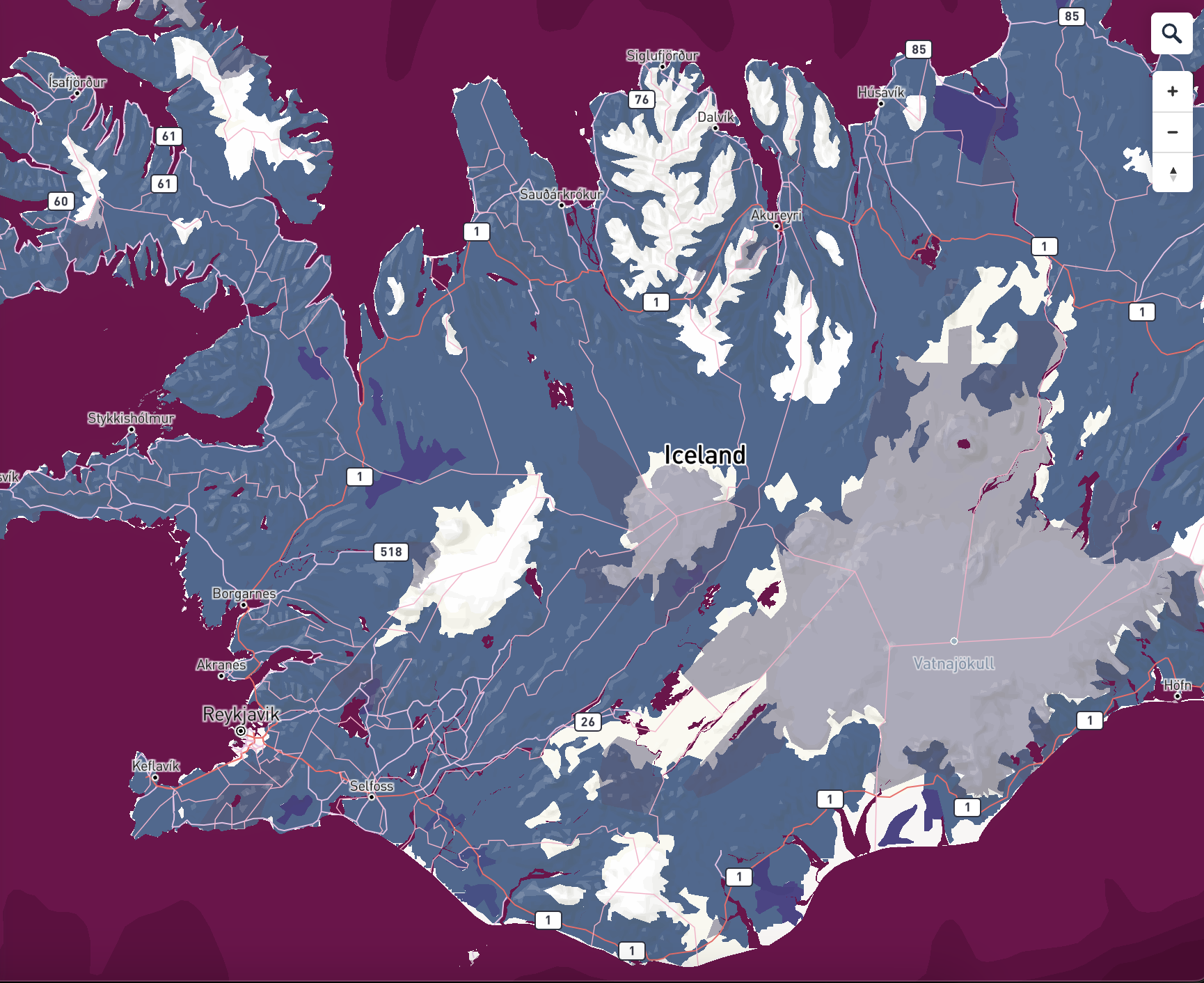Click the Route 85 shield near Húsavík
1204x983 pixels.
tap(918, 49)
